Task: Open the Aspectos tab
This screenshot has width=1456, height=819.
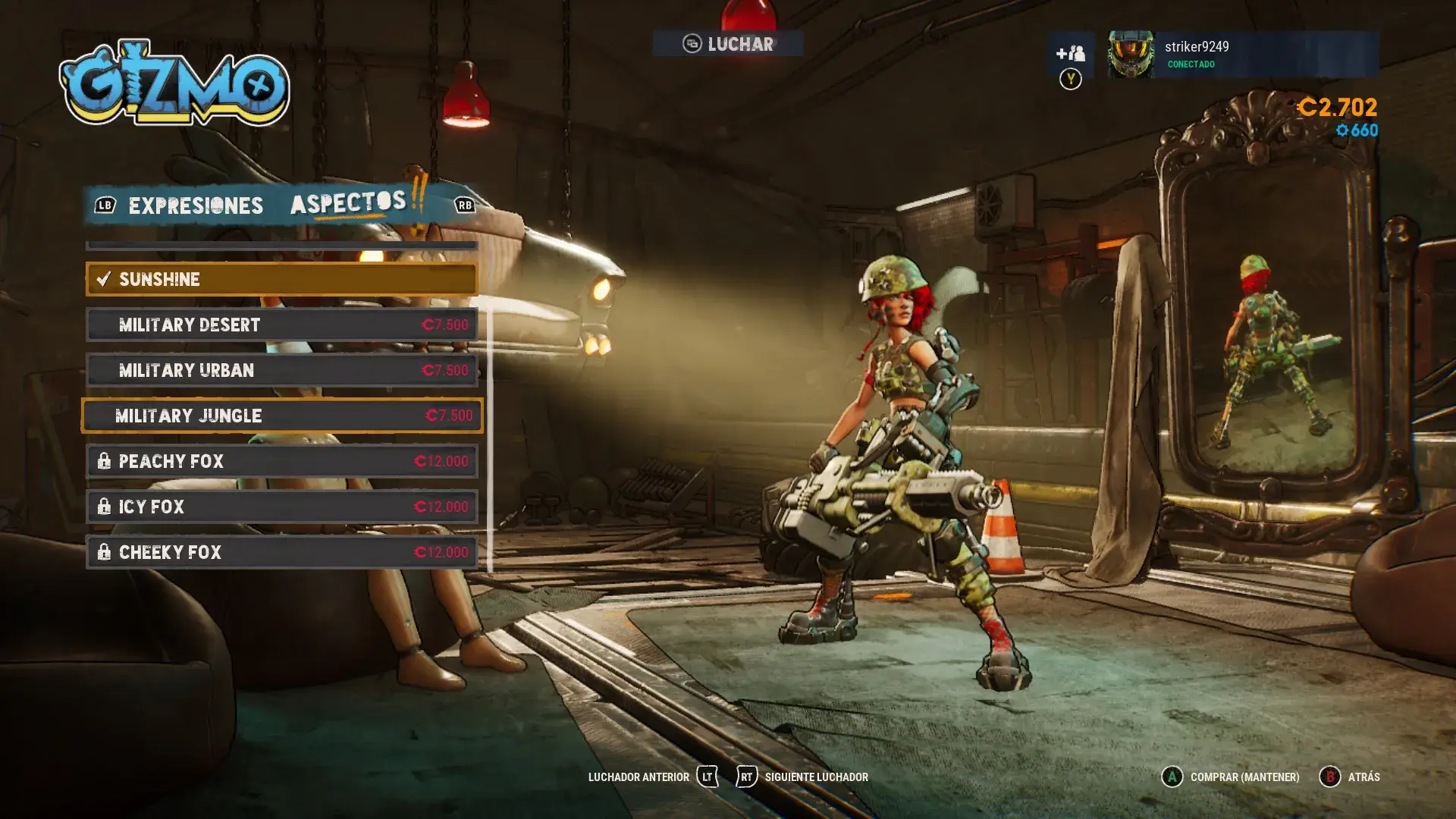Action: tap(348, 203)
